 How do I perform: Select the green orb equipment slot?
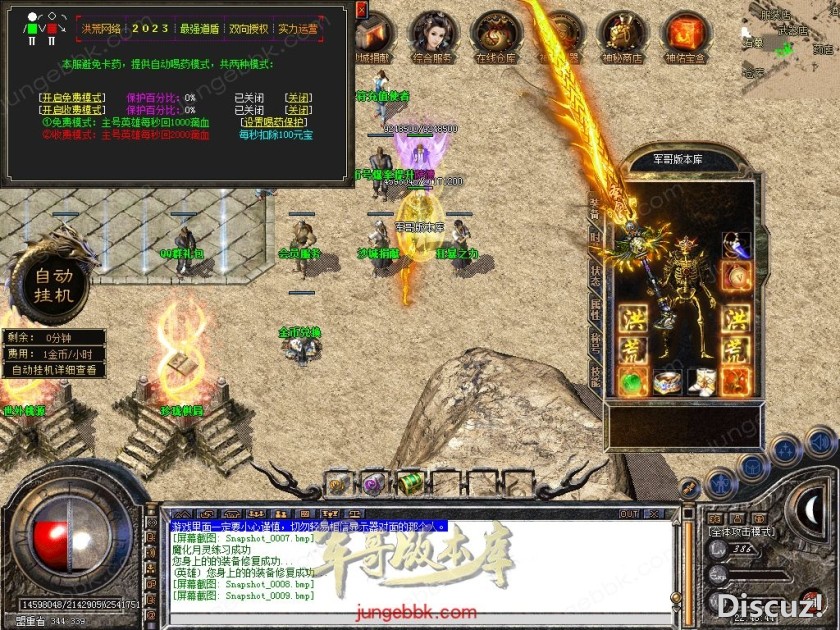pos(631,381)
